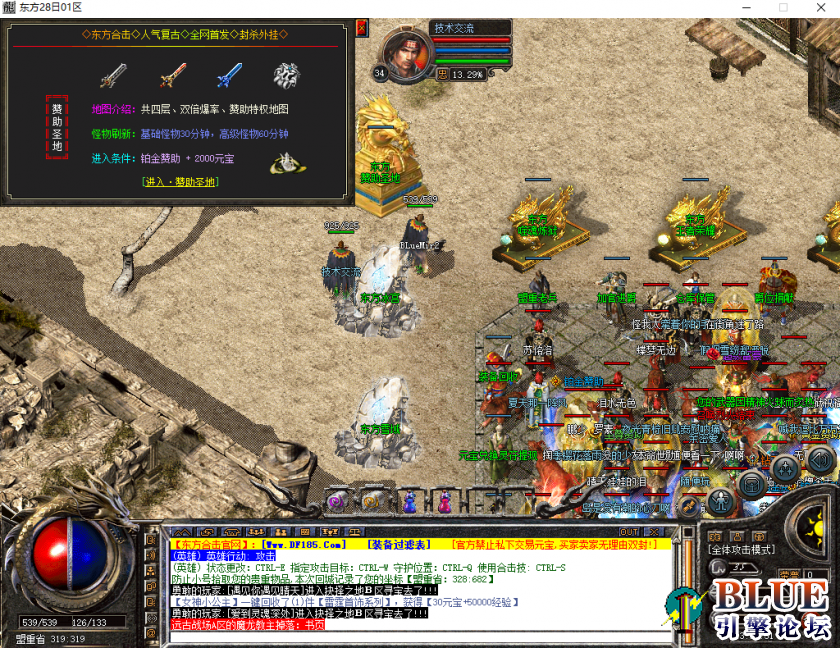The image size is (840, 648).
Task: Close the sponsor map info panel
Action: pyautogui.click(x=361, y=29)
